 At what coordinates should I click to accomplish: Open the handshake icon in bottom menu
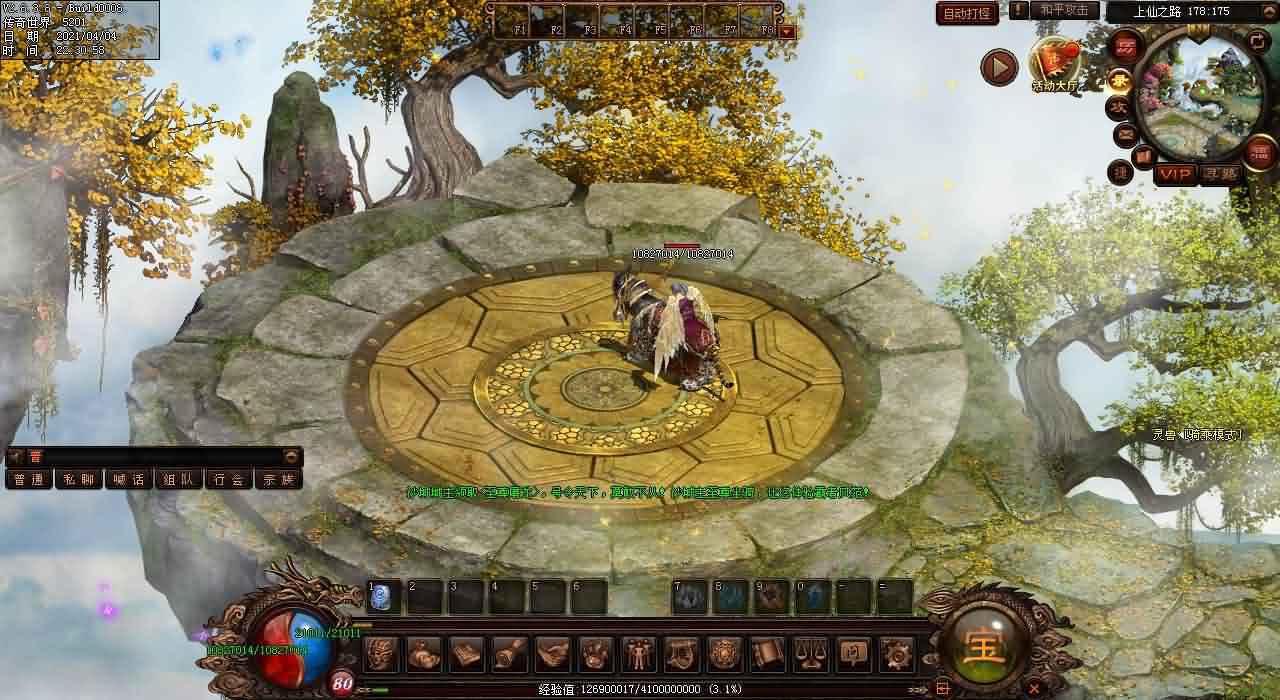[x=553, y=654]
